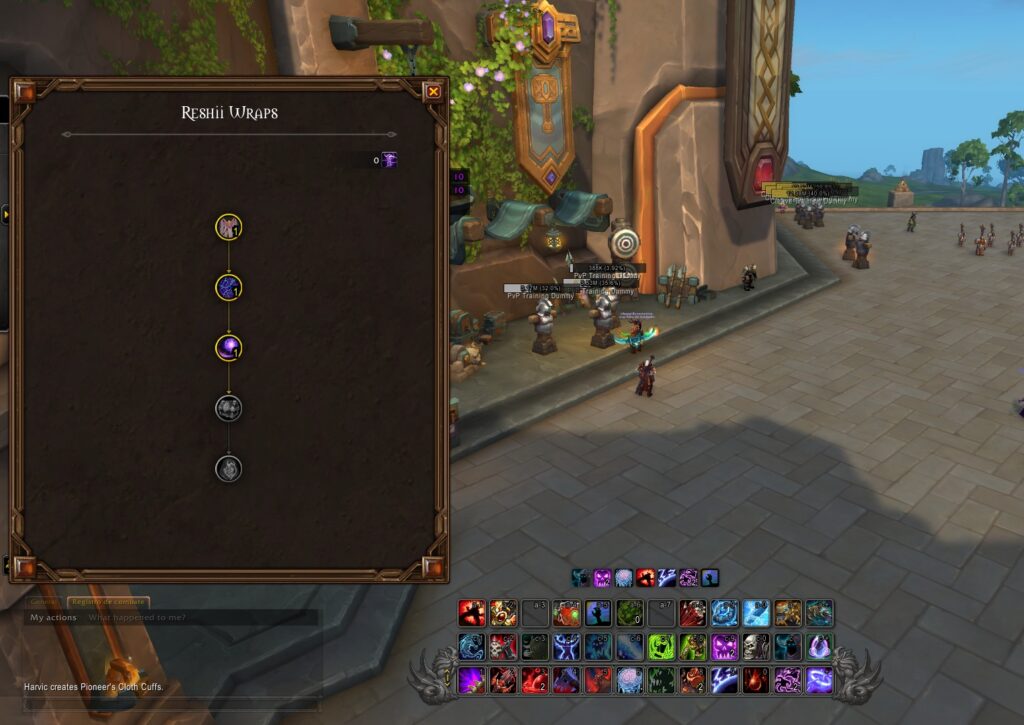Choose the first locked grey talent node

tap(229, 408)
